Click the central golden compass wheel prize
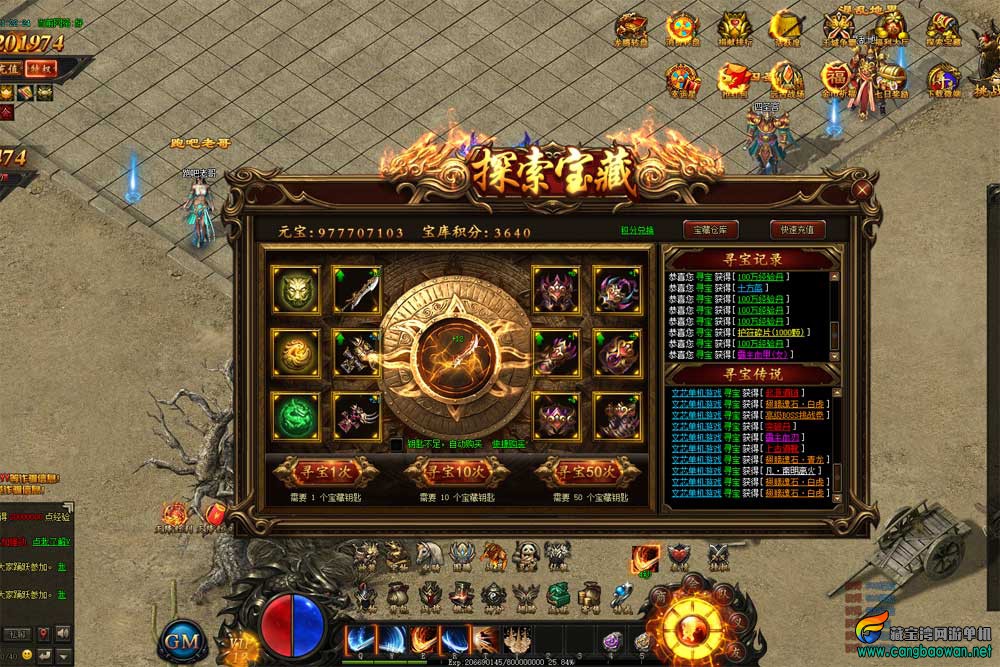The width and height of the screenshot is (1000, 667). coord(446,351)
